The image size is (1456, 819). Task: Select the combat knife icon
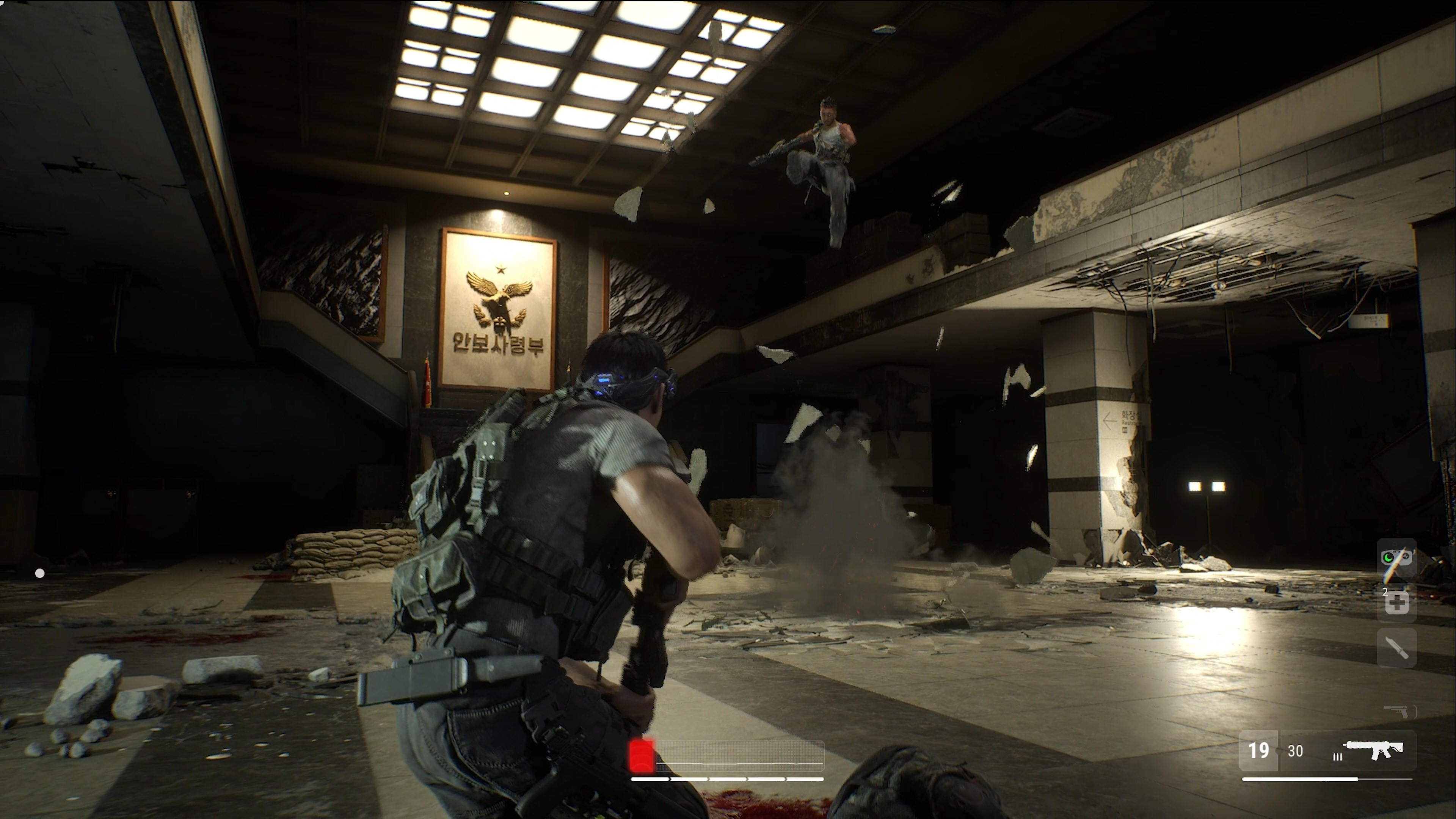1398,648
